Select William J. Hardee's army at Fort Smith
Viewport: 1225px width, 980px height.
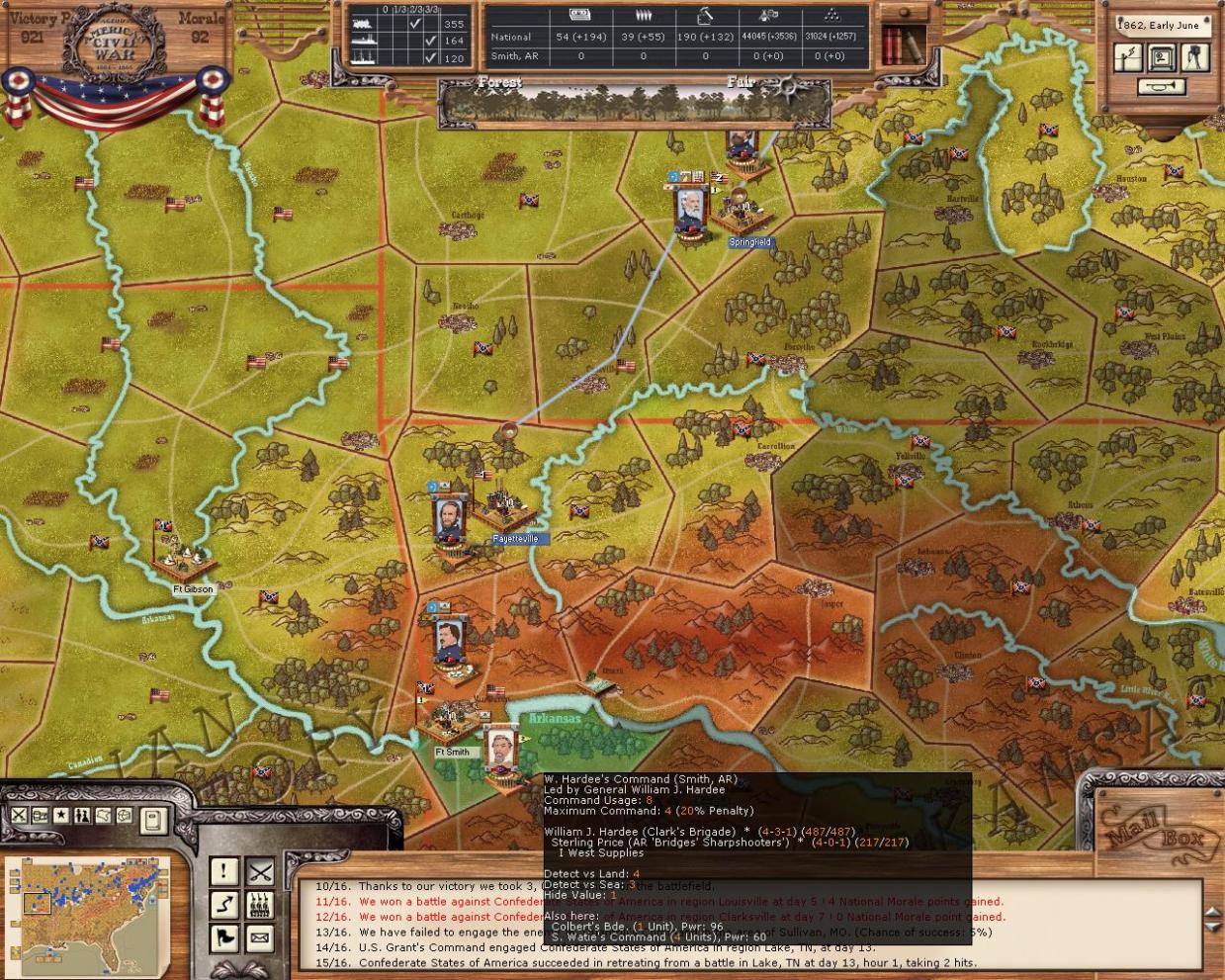pyautogui.click(x=501, y=756)
